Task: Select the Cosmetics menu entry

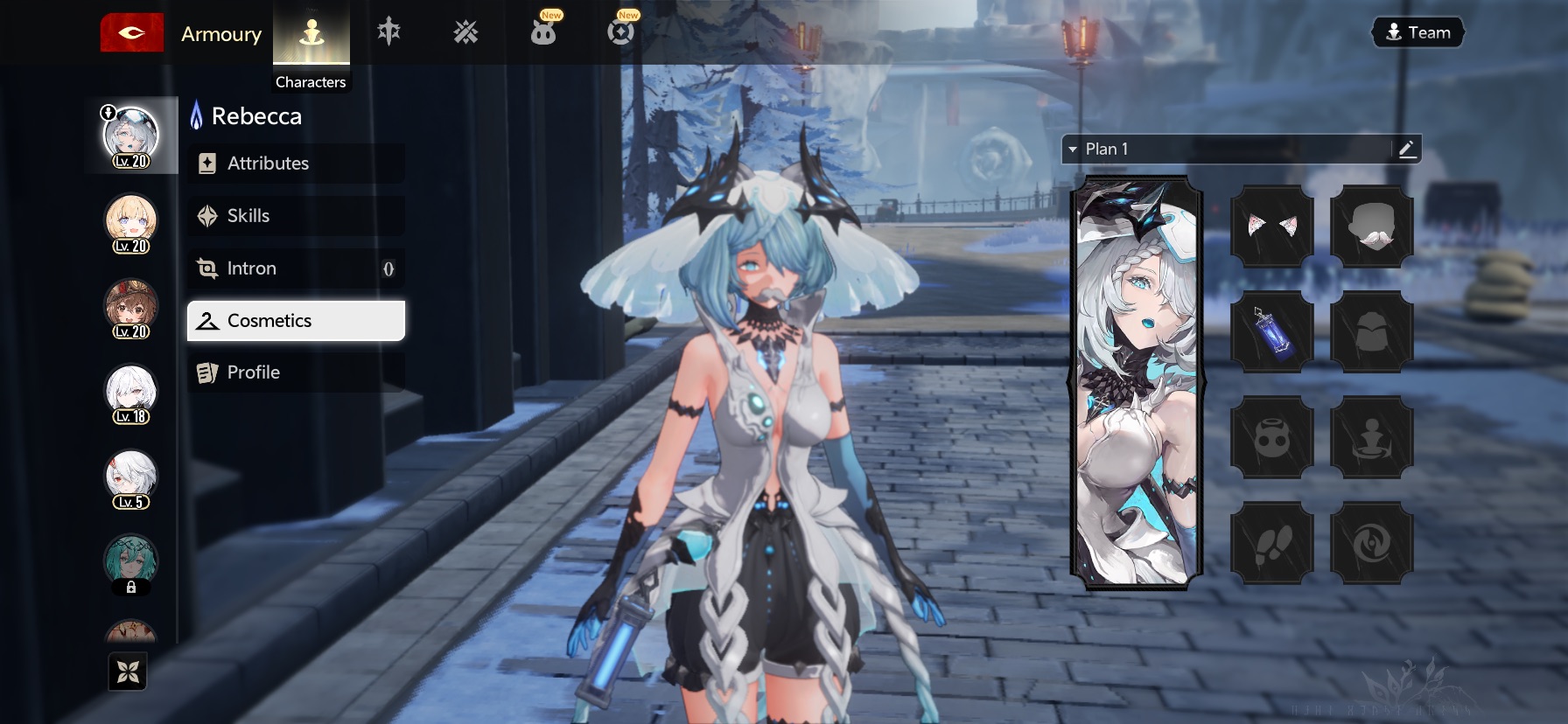Action: (x=296, y=321)
